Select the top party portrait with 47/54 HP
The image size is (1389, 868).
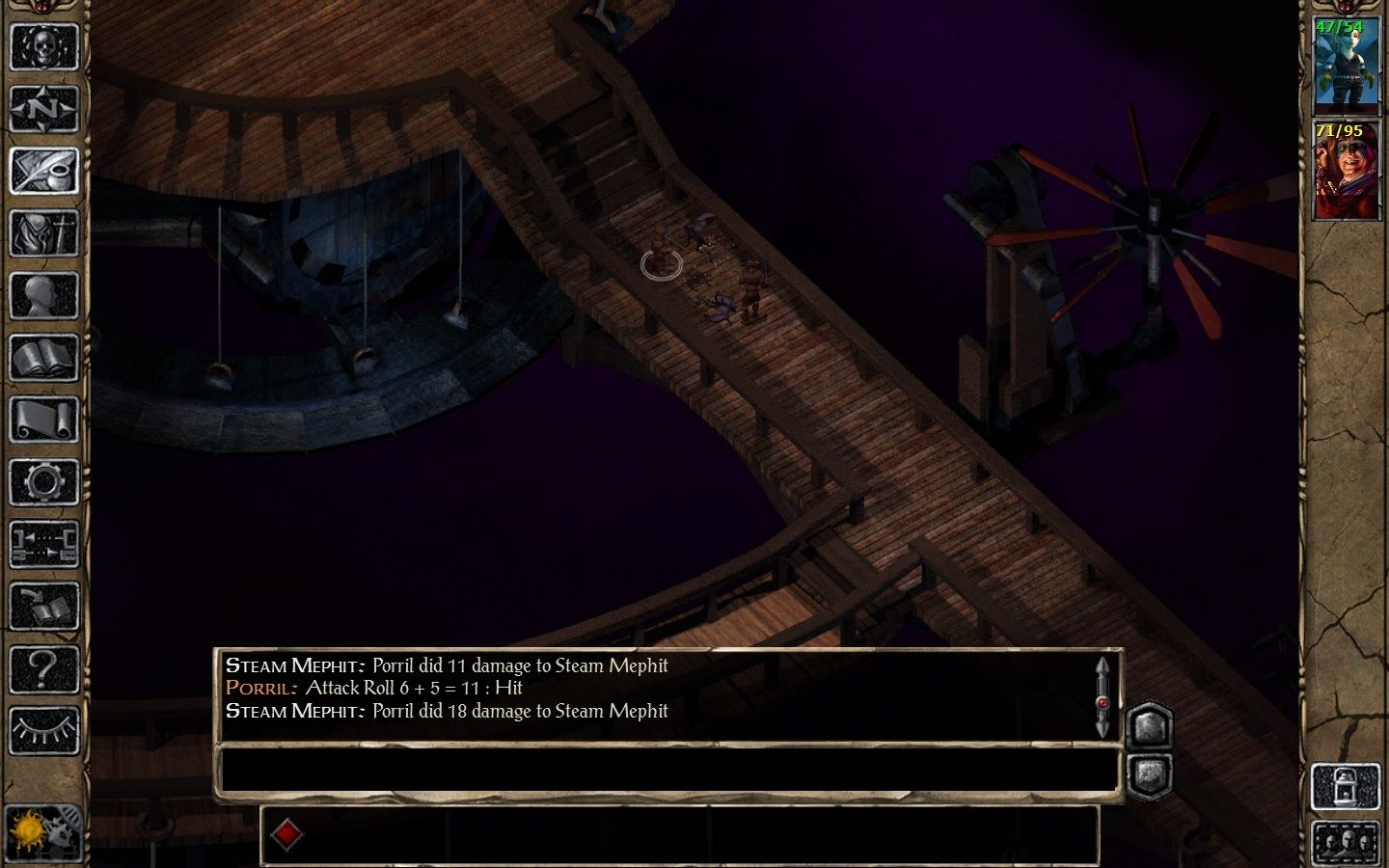tap(1345, 65)
